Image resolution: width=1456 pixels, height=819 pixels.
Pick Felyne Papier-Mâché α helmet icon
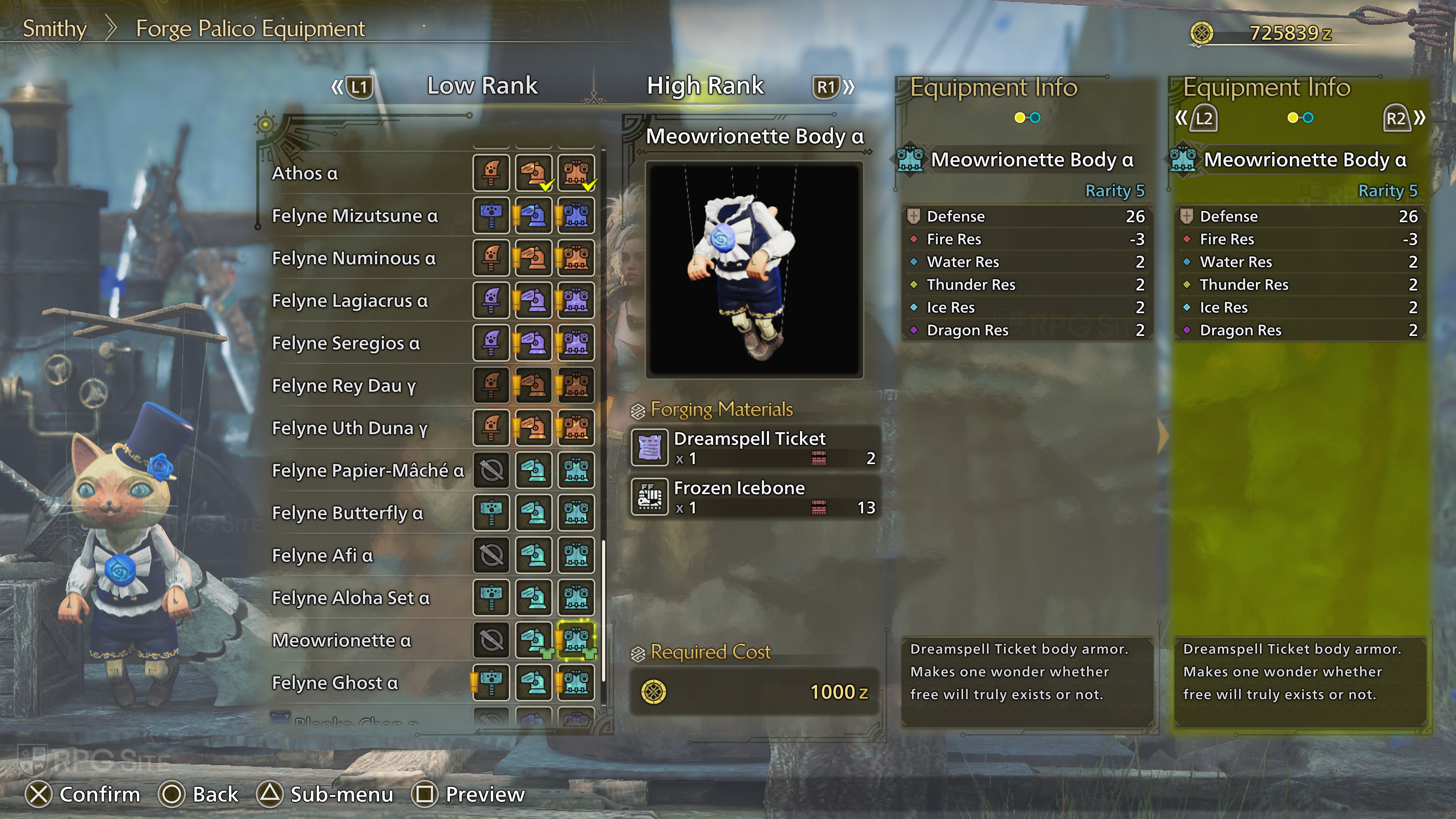tap(533, 470)
